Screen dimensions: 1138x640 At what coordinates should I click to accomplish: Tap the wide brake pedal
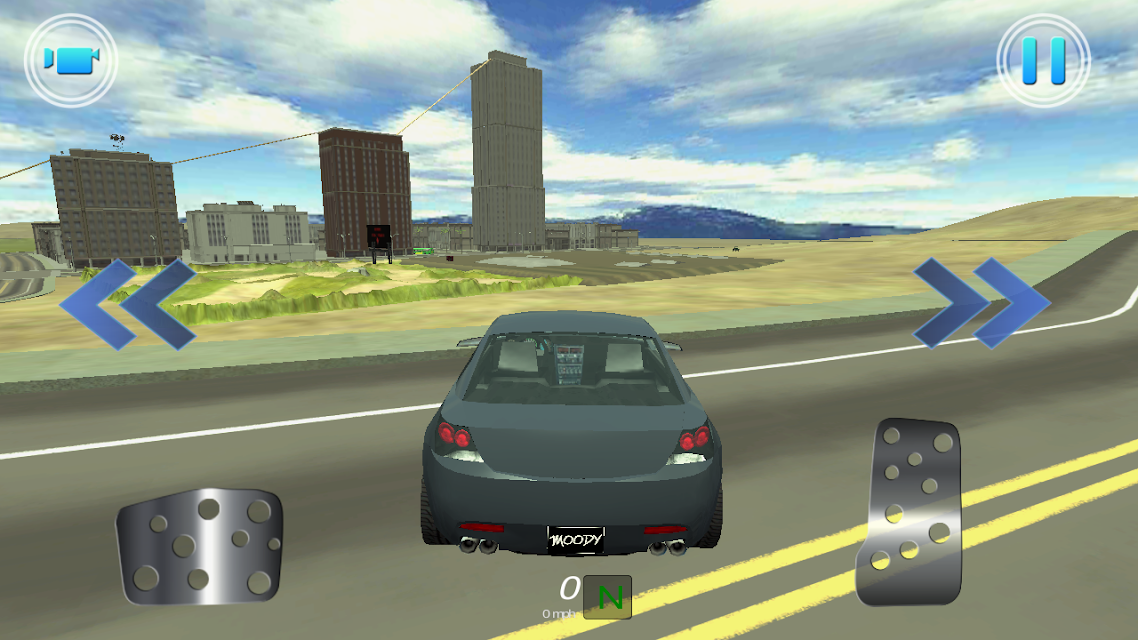tap(200, 545)
